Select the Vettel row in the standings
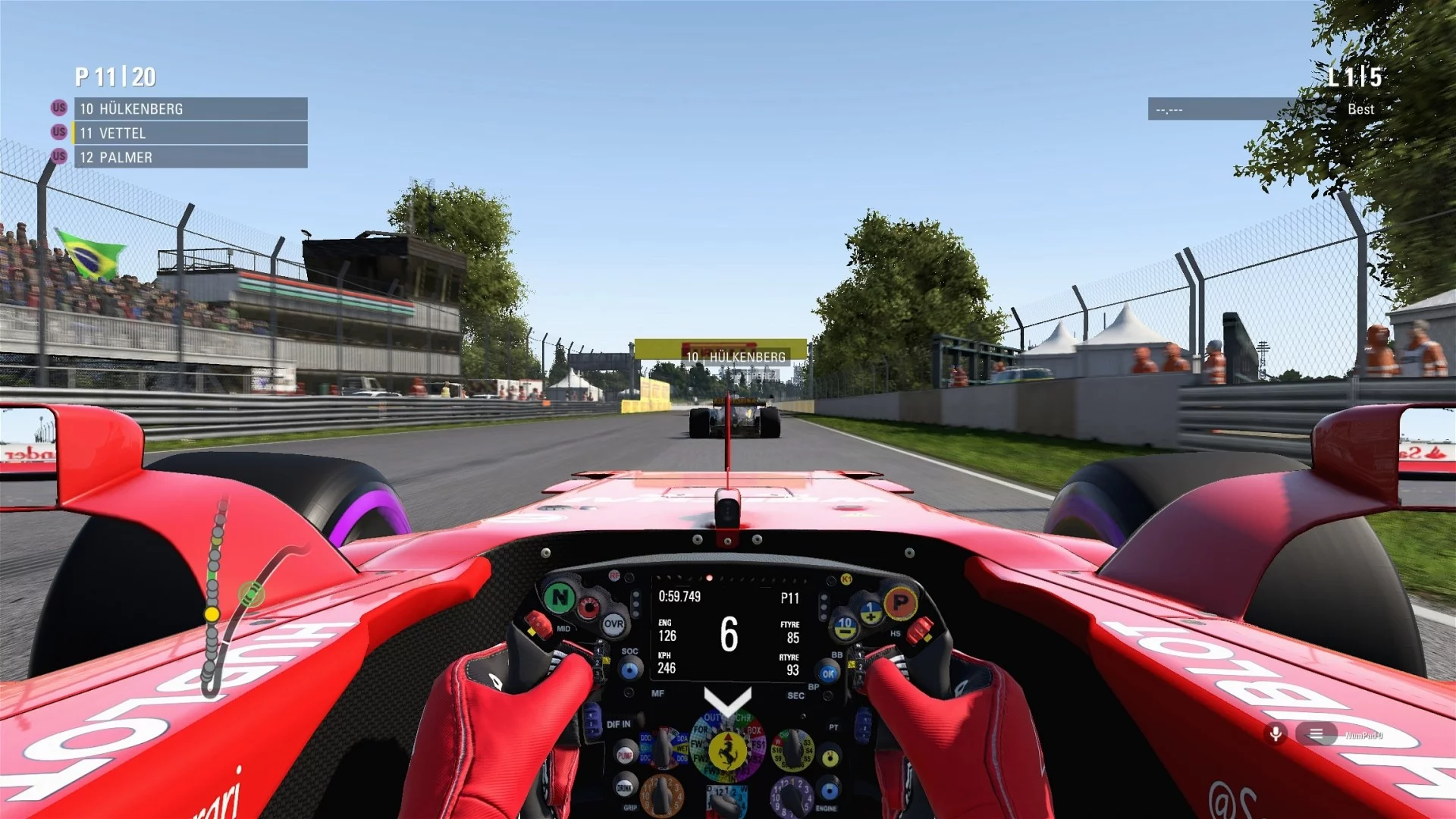 pyautogui.click(x=190, y=133)
